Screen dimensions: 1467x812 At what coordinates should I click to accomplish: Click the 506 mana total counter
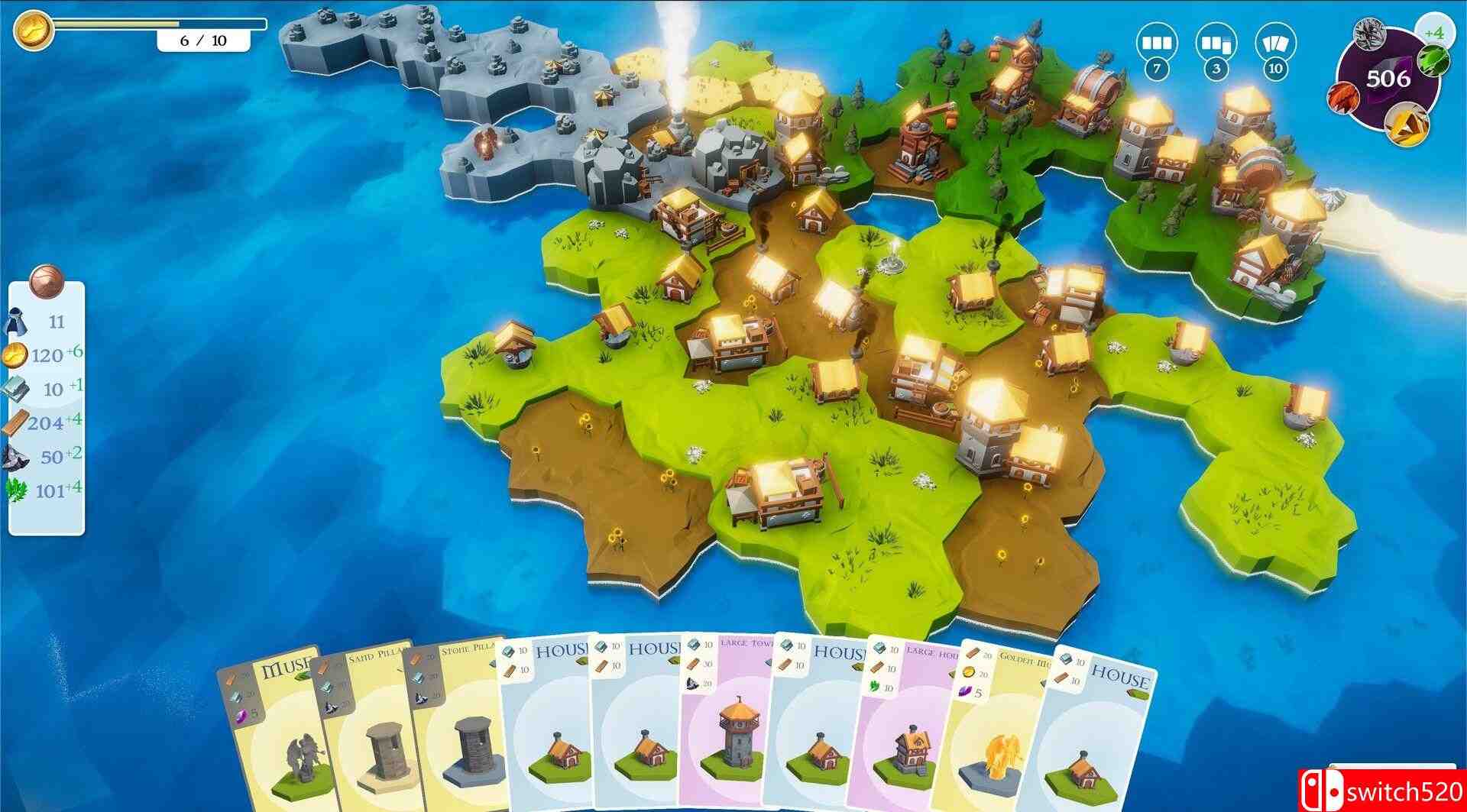pos(1391,76)
